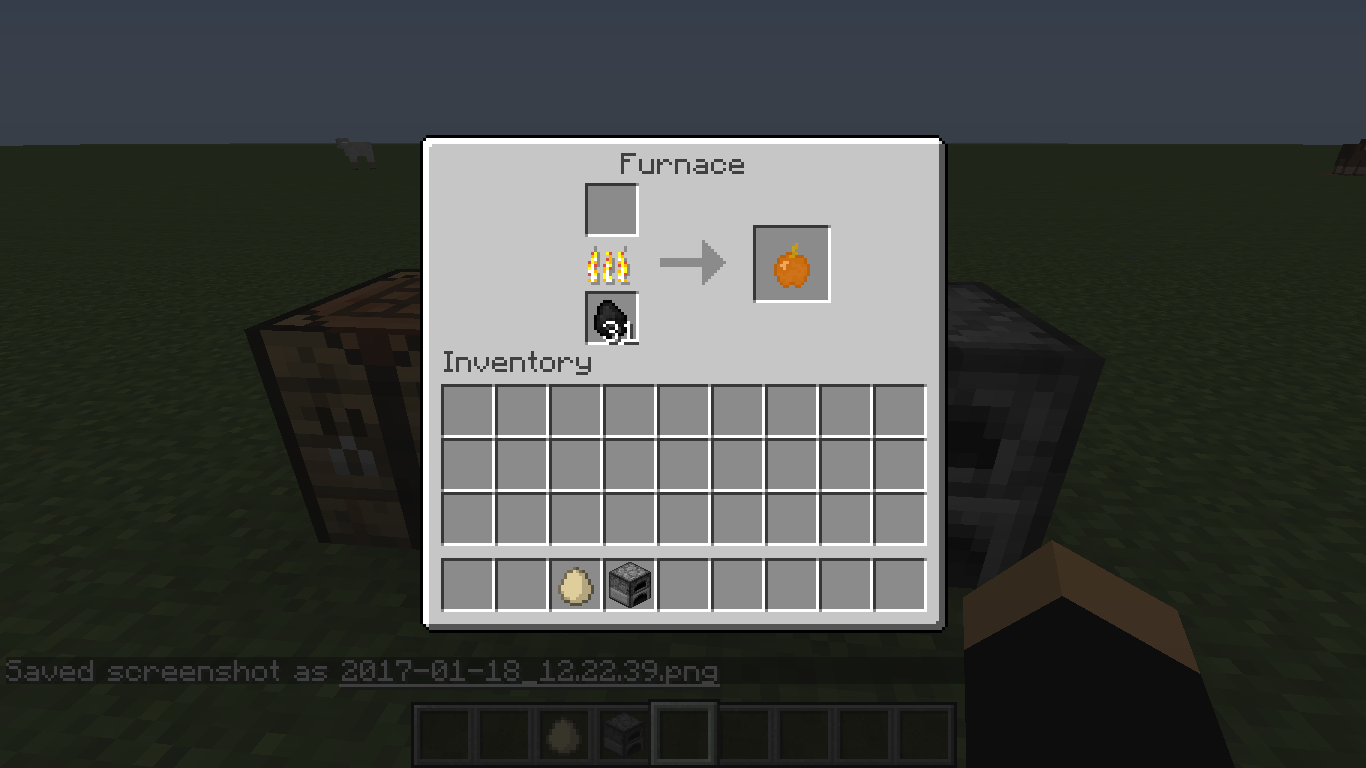
Task: Click the burning flames indicator
Action: coord(610,263)
